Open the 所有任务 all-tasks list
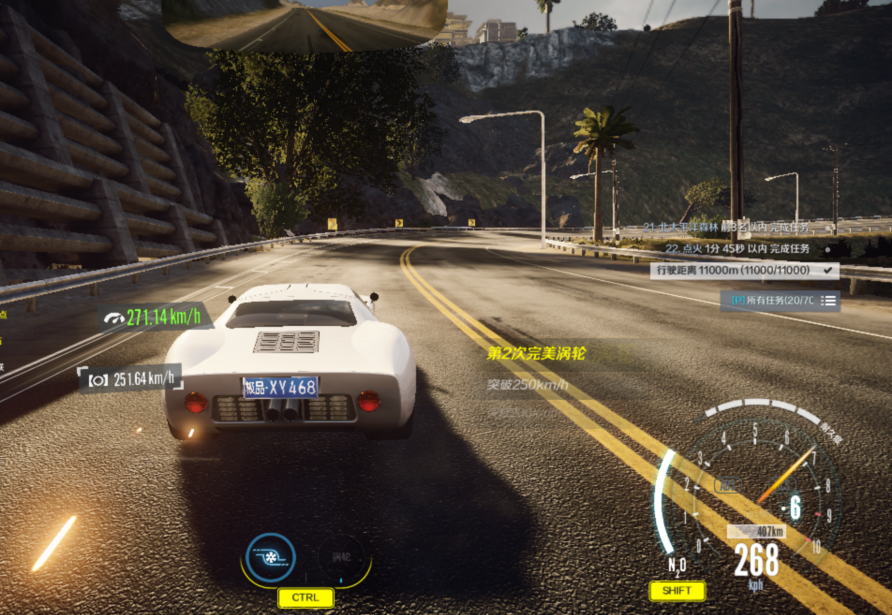The width and height of the screenshot is (892, 615). tap(780, 300)
